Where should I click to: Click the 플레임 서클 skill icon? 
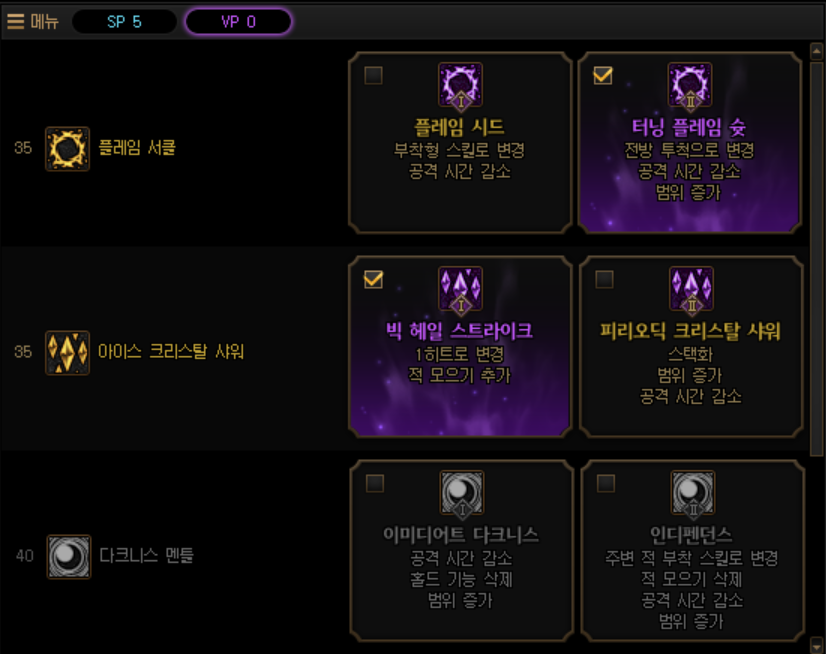tap(67, 148)
